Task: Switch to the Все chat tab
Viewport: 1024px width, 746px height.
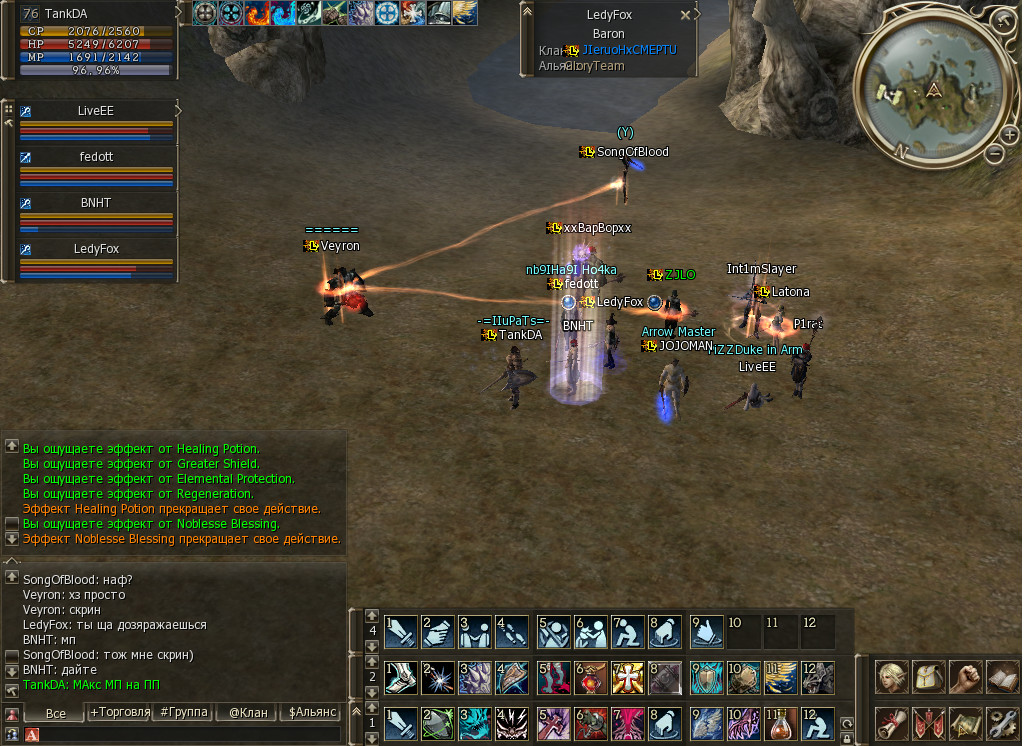Action: pos(56,713)
